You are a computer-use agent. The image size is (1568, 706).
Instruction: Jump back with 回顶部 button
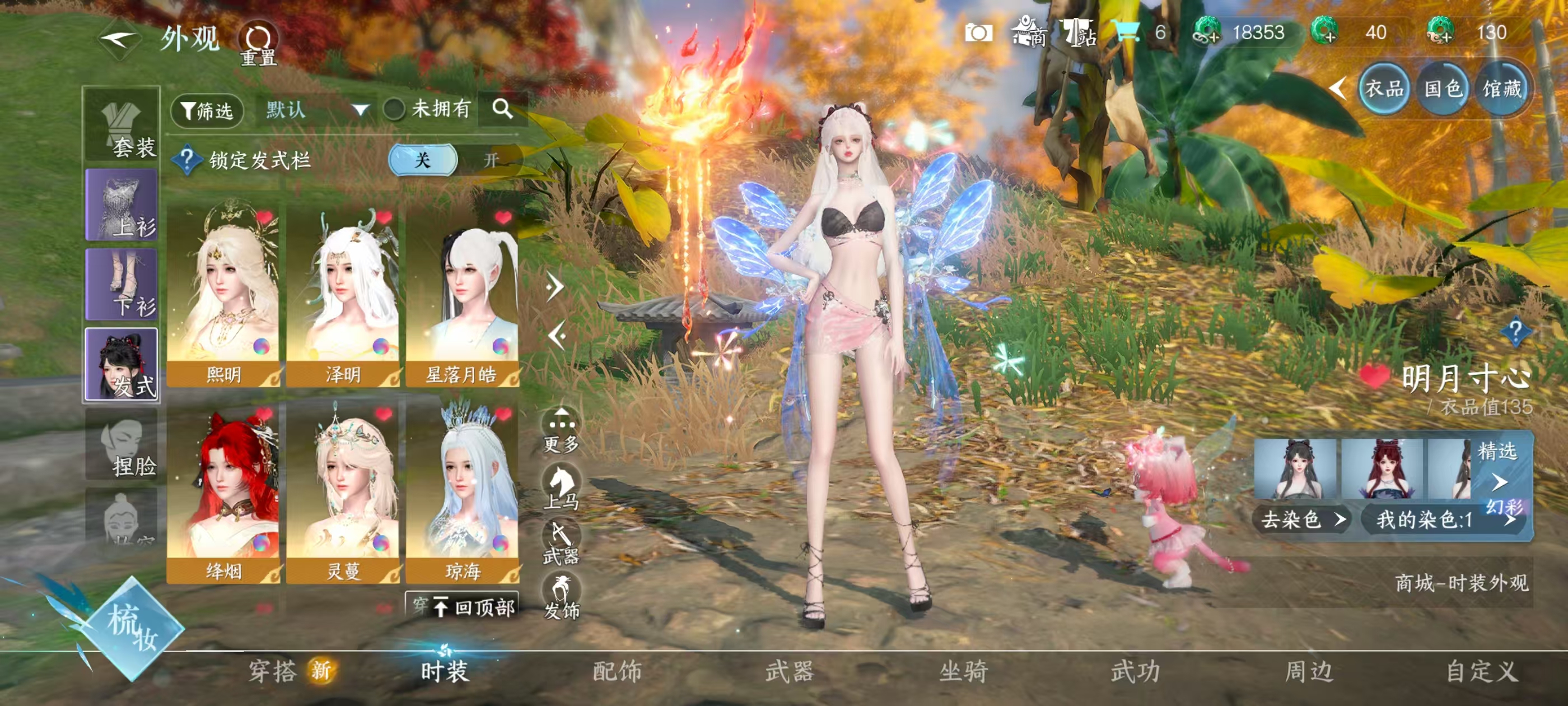pyautogui.click(x=476, y=607)
